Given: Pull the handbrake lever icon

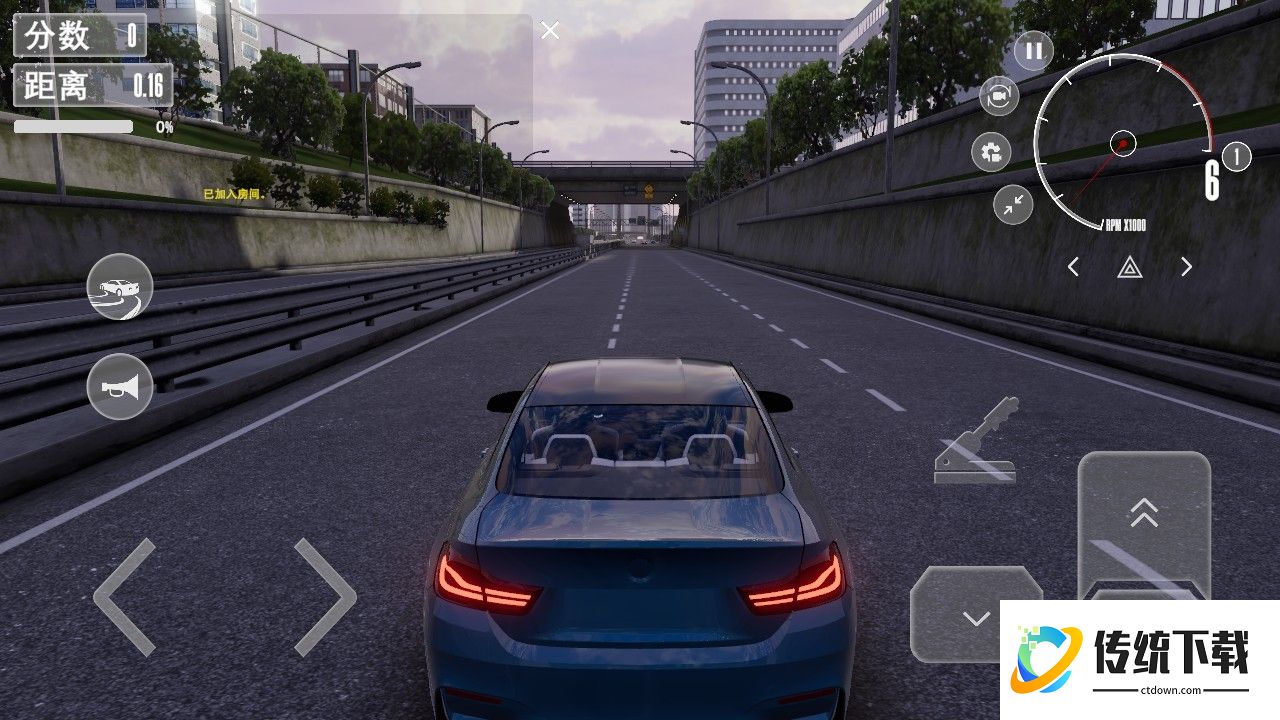Looking at the screenshot, I should coord(977,441).
